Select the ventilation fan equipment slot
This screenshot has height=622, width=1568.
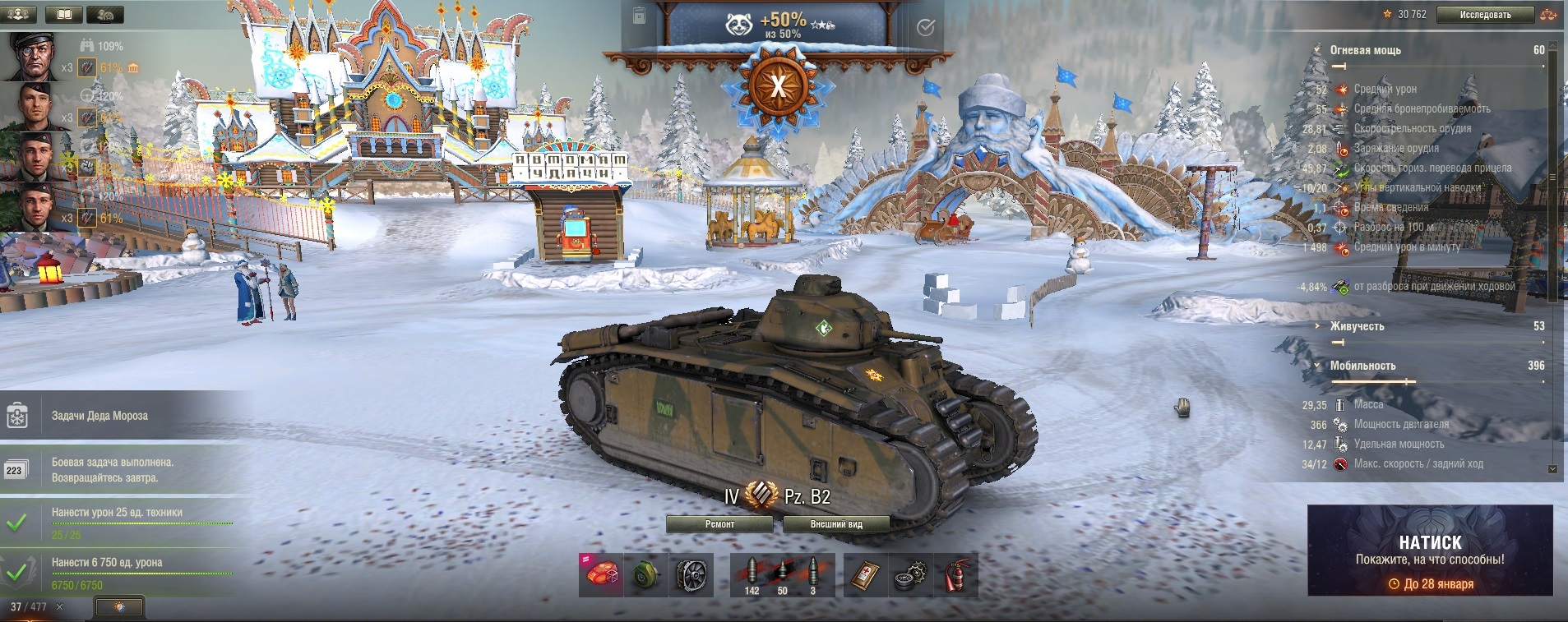click(691, 574)
